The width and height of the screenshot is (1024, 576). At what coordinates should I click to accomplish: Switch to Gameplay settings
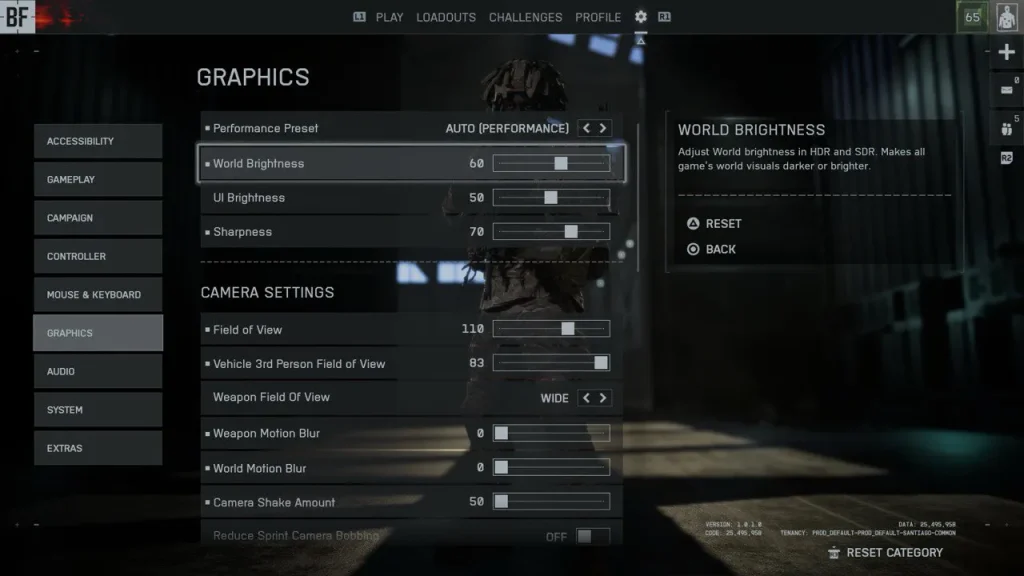pos(97,179)
